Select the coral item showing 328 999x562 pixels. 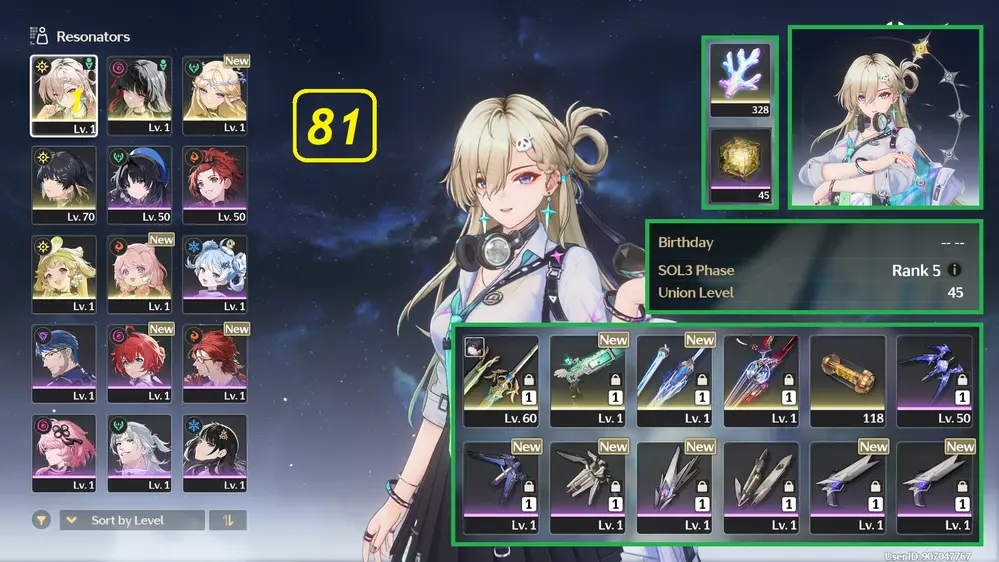click(x=743, y=78)
